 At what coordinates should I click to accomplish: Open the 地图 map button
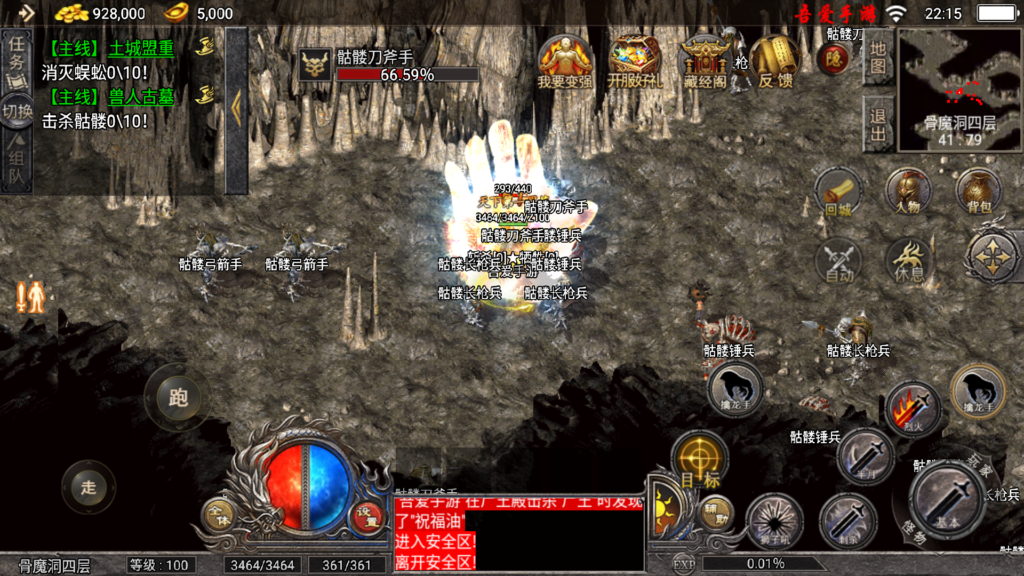click(x=878, y=57)
